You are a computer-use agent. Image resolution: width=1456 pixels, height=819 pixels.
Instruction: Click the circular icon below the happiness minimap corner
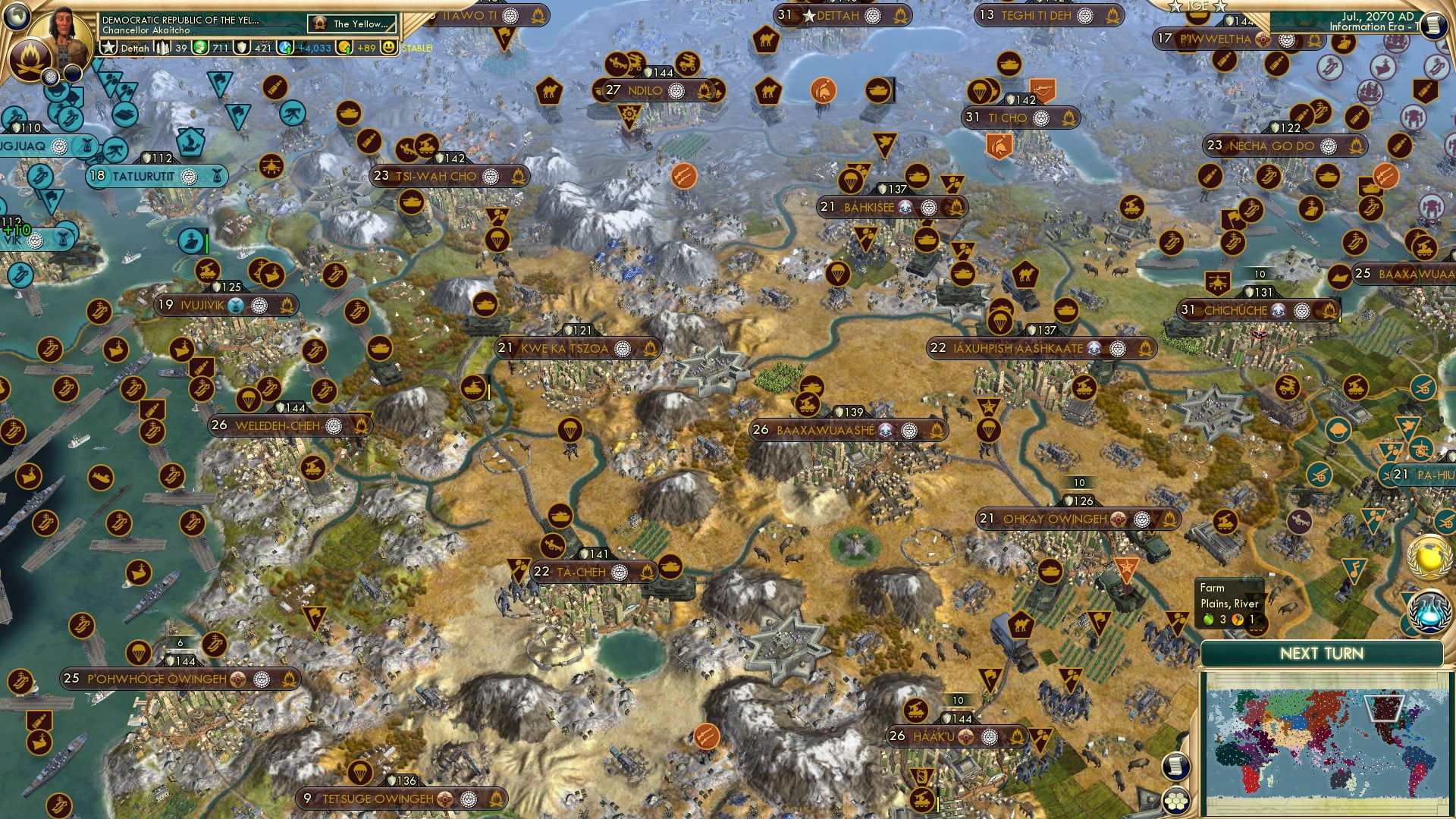pyautogui.click(x=1177, y=801)
